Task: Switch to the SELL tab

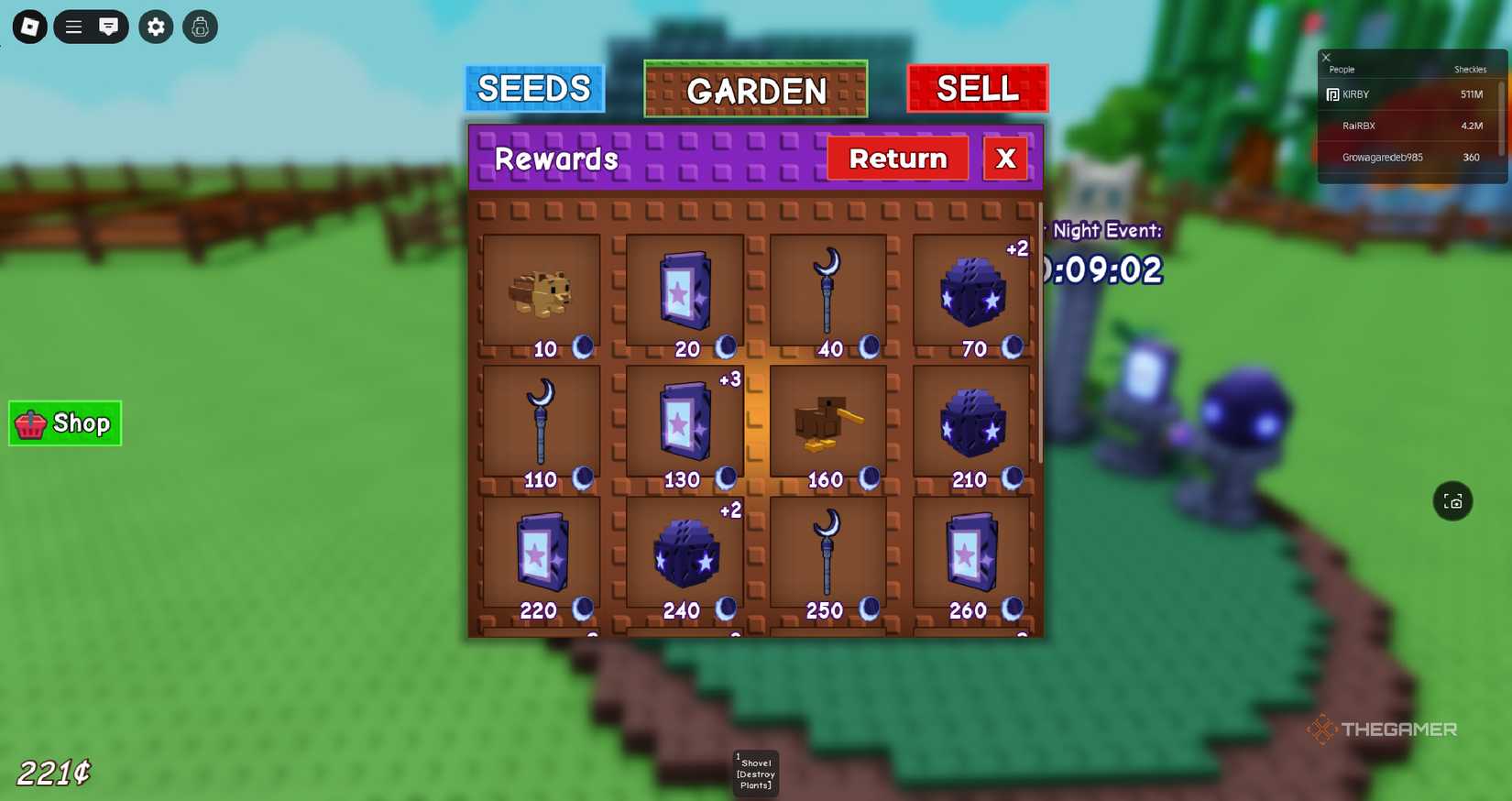Action: (x=977, y=88)
